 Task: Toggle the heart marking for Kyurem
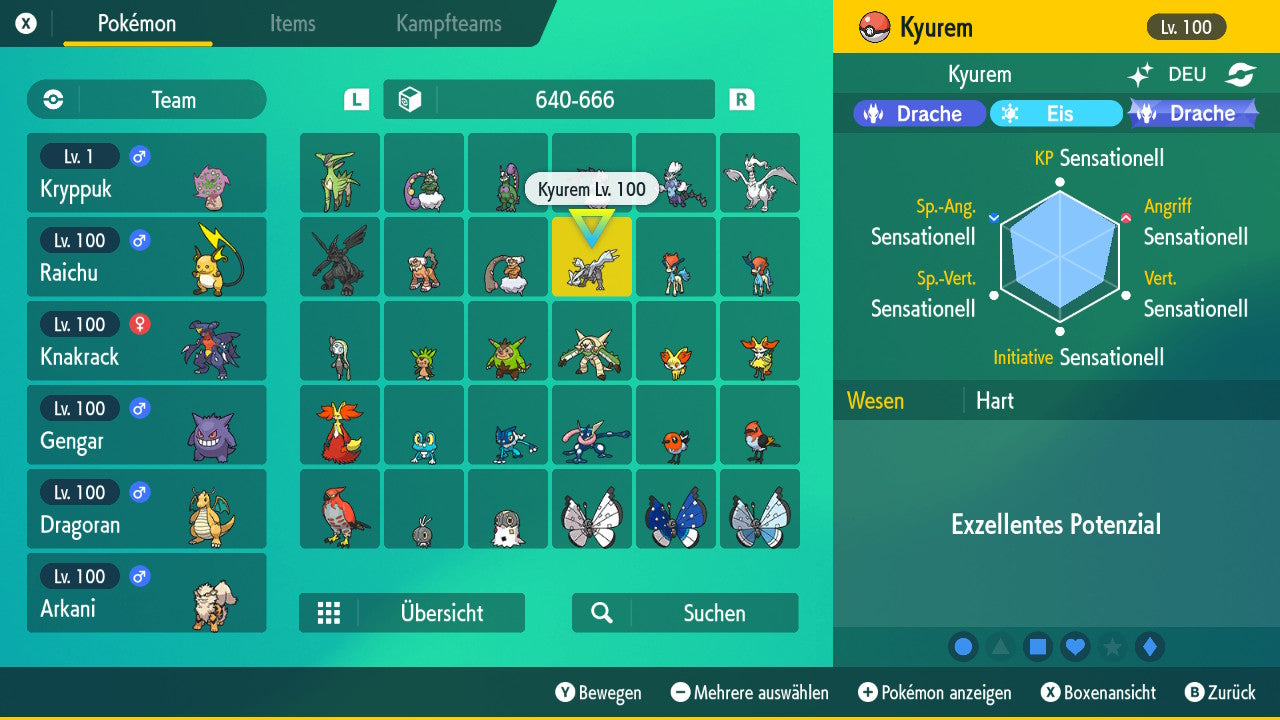click(1075, 647)
